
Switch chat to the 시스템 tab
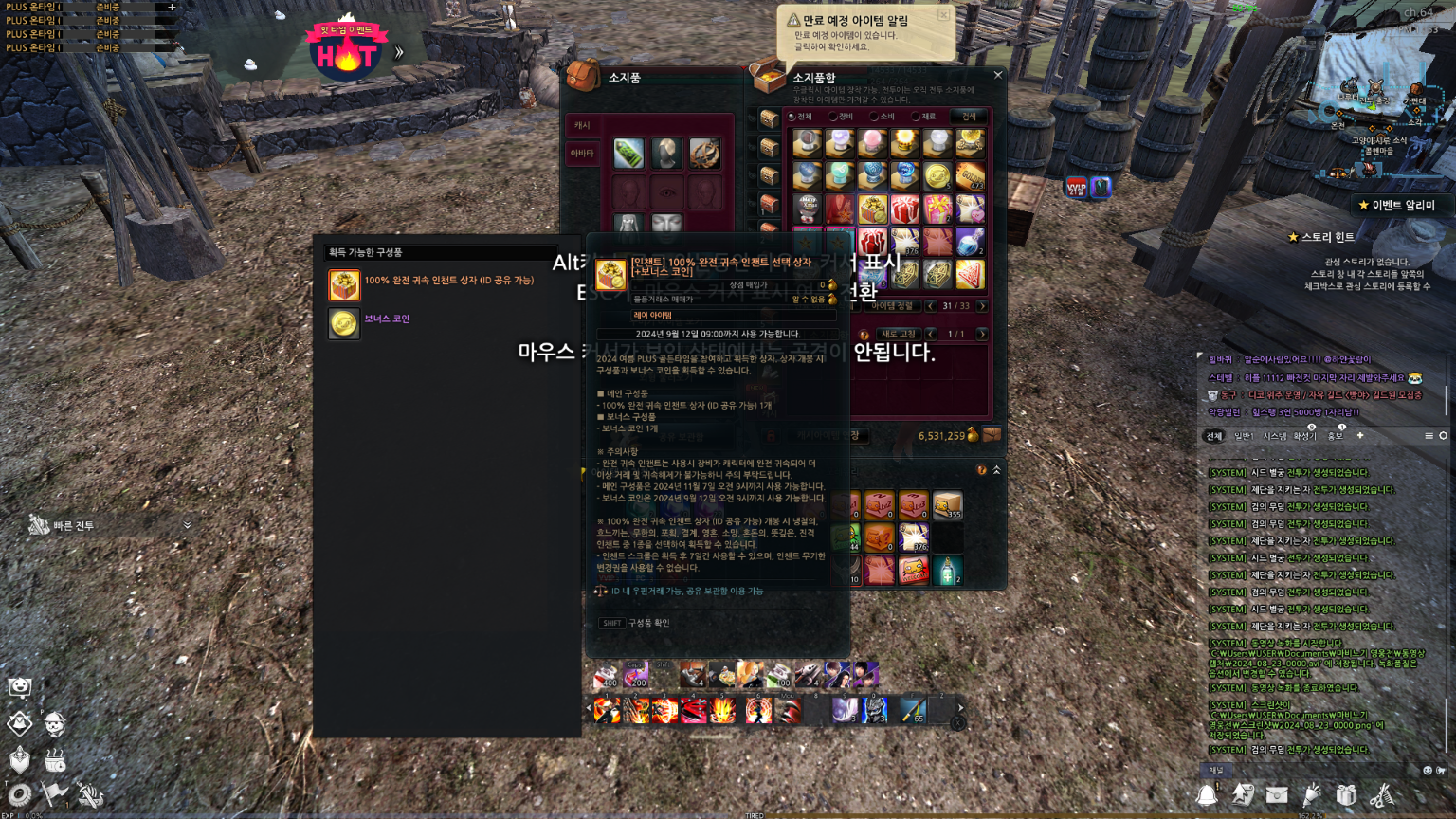click(x=1274, y=436)
